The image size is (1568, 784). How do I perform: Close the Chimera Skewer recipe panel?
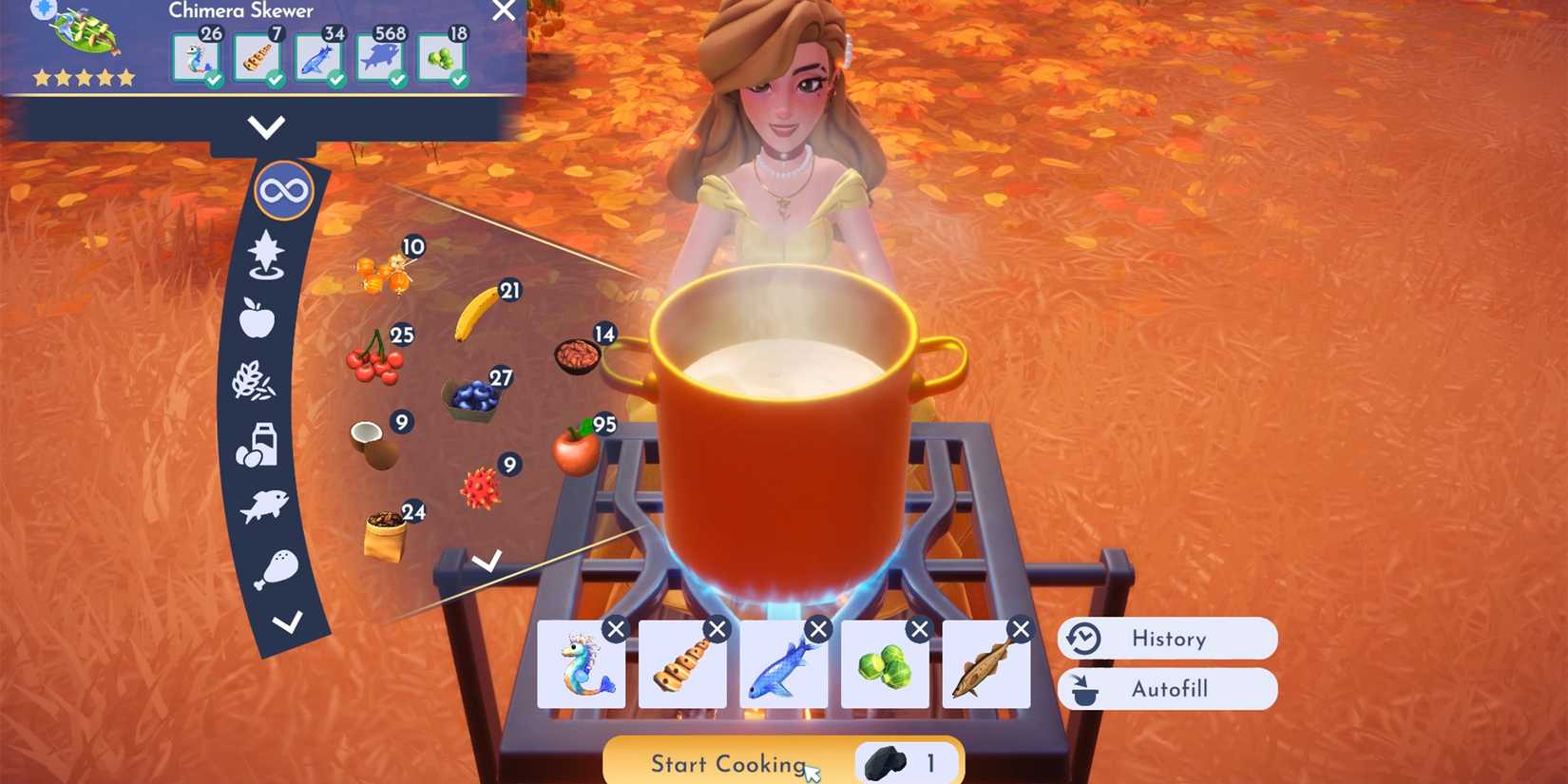[504, 12]
